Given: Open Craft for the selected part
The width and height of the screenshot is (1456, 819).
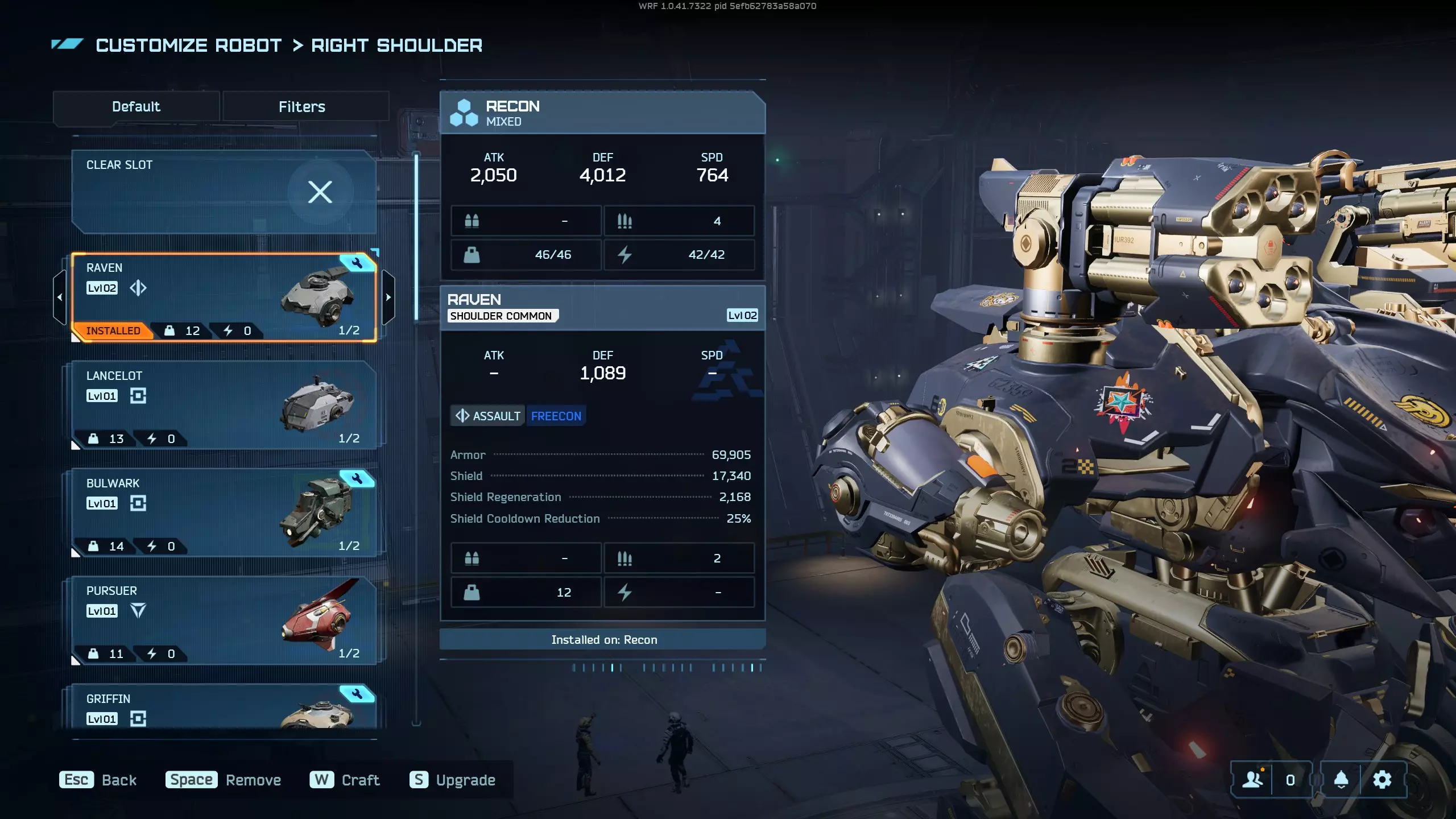Looking at the screenshot, I should coord(345,780).
